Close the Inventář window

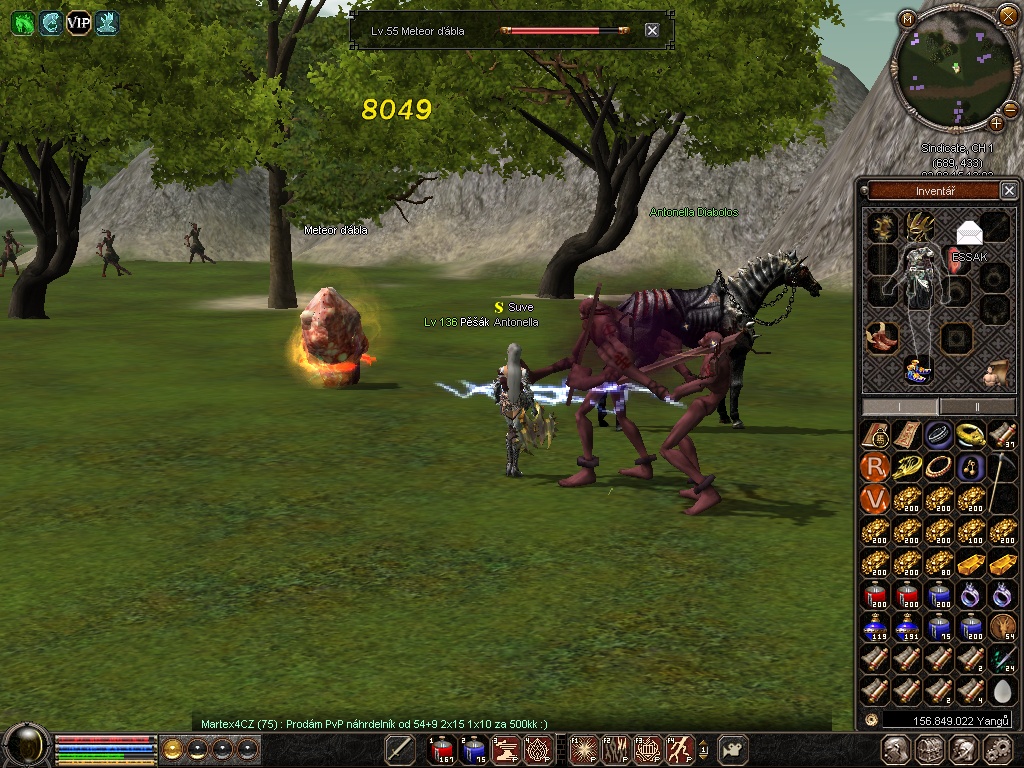pos(1009,191)
